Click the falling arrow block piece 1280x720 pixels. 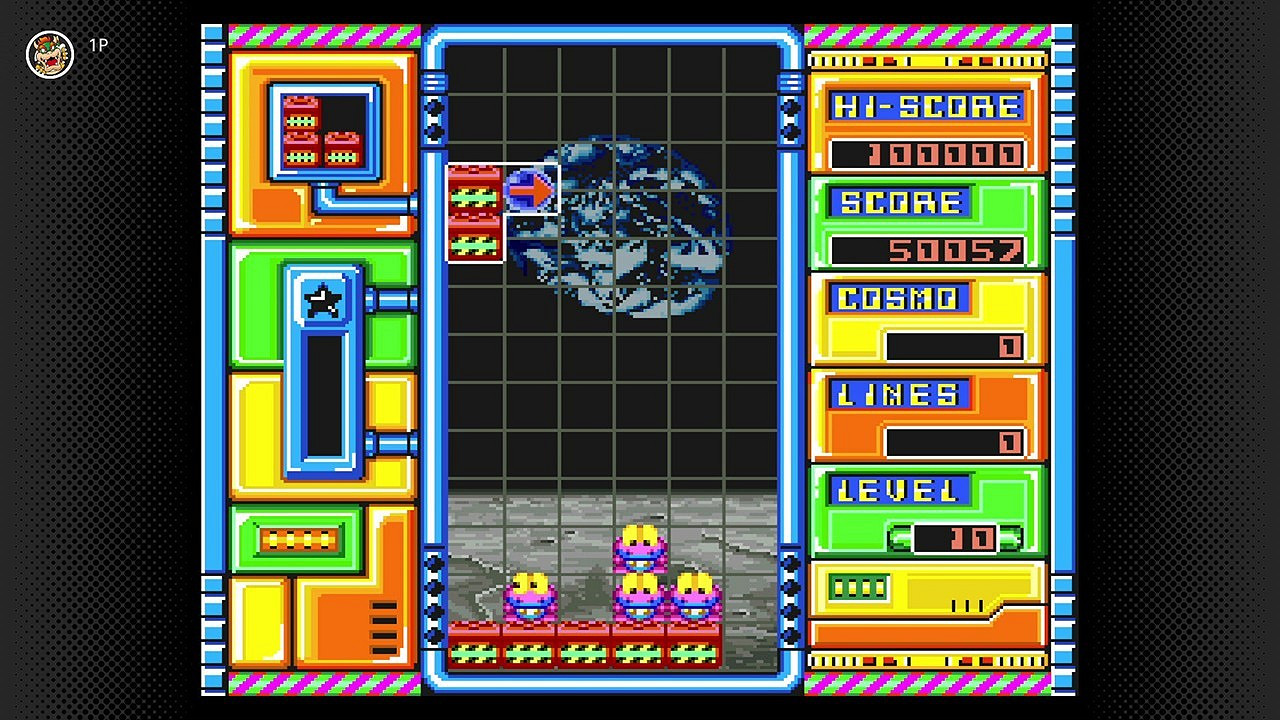tap(530, 188)
